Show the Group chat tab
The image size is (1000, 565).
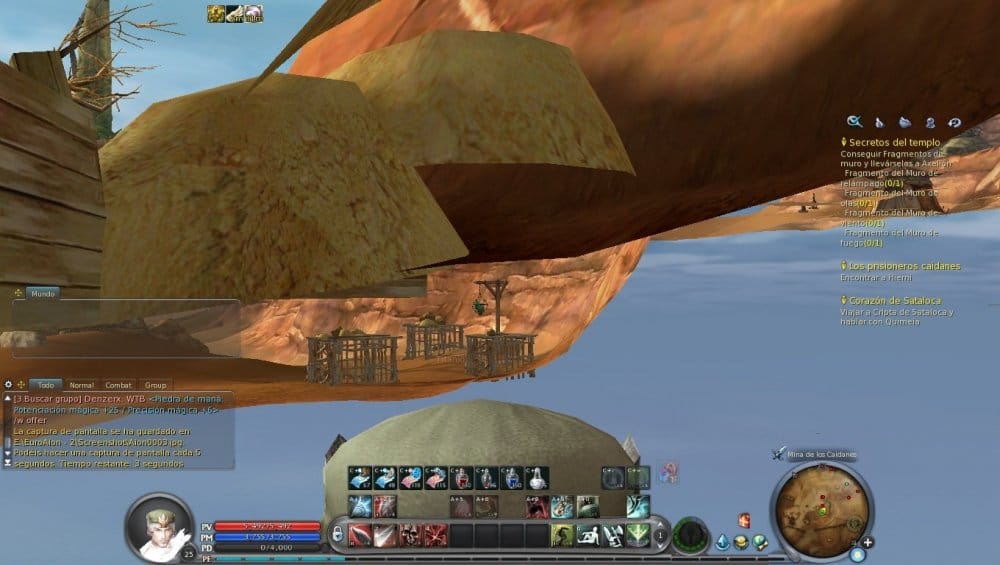pyautogui.click(x=156, y=384)
